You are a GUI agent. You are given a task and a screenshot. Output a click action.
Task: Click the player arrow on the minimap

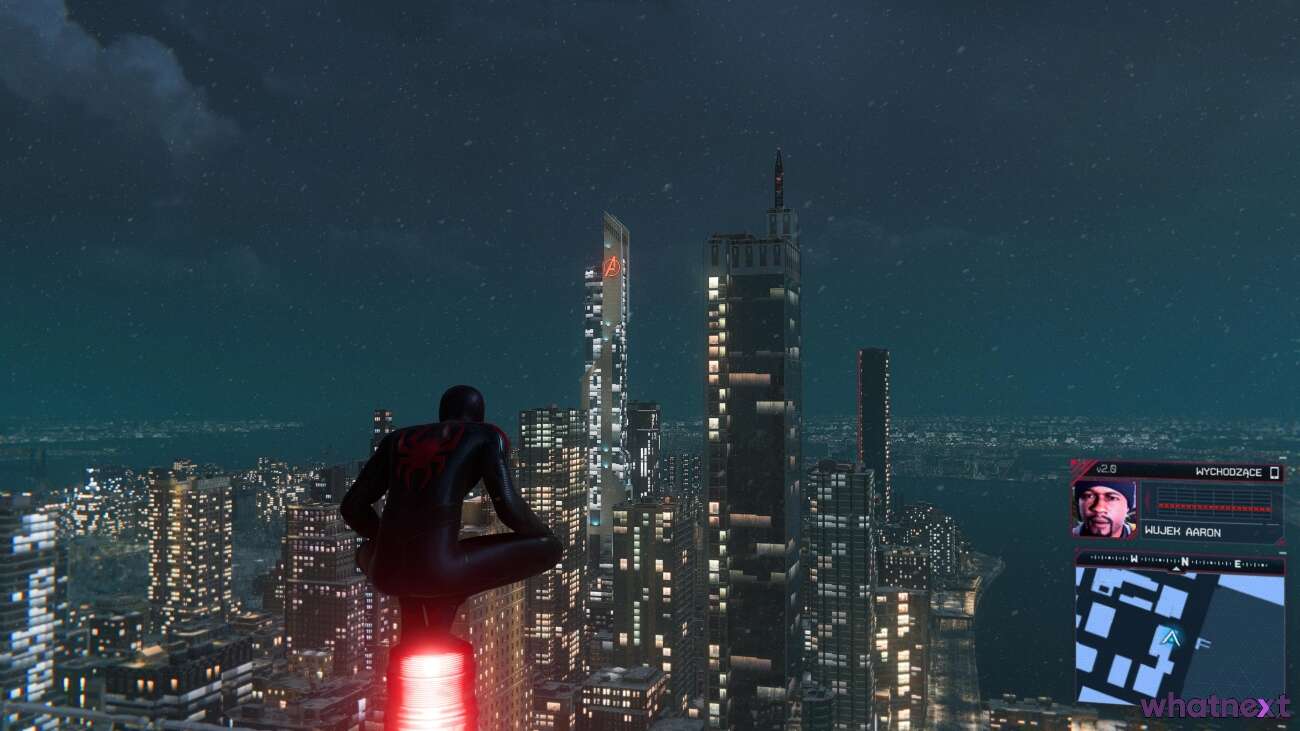1172,638
